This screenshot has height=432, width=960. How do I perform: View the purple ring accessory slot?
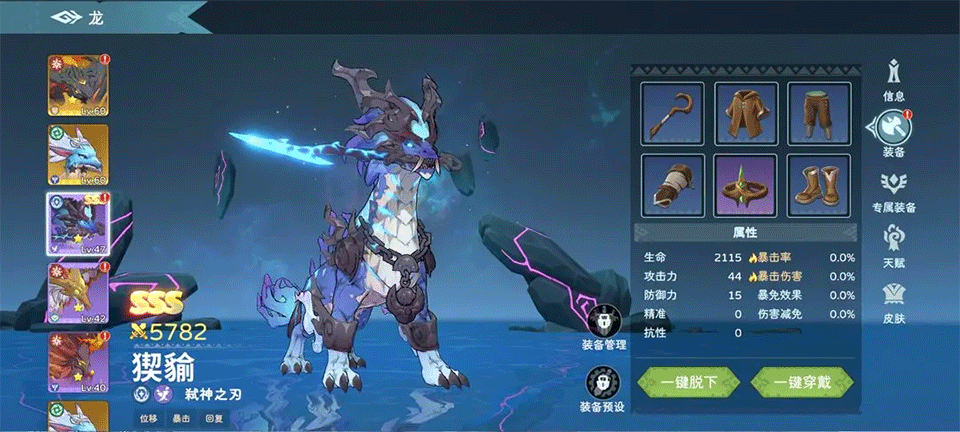click(746, 185)
